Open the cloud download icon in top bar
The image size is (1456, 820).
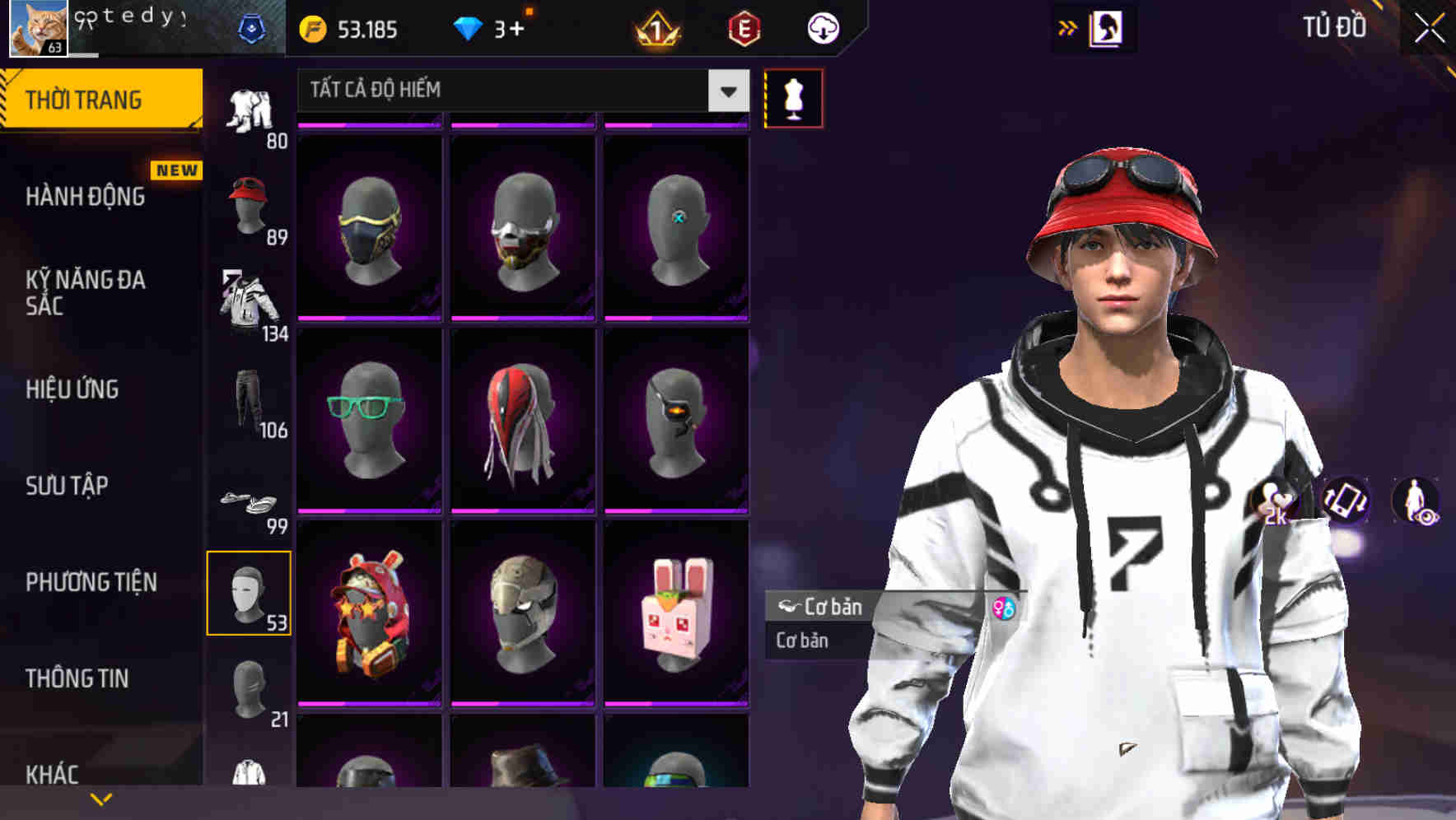click(824, 27)
